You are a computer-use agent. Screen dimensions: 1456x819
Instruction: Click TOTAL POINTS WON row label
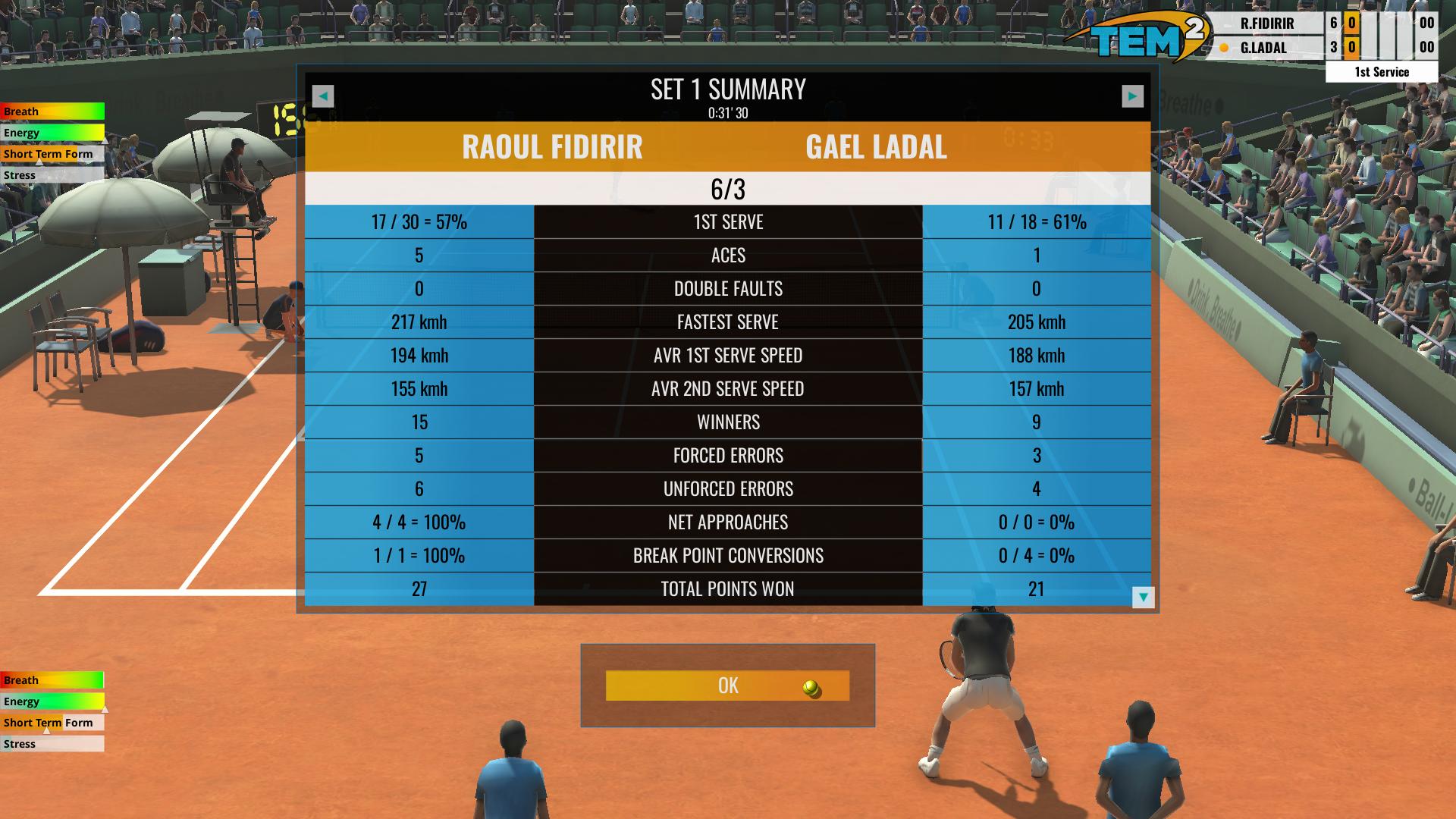pyautogui.click(x=727, y=588)
